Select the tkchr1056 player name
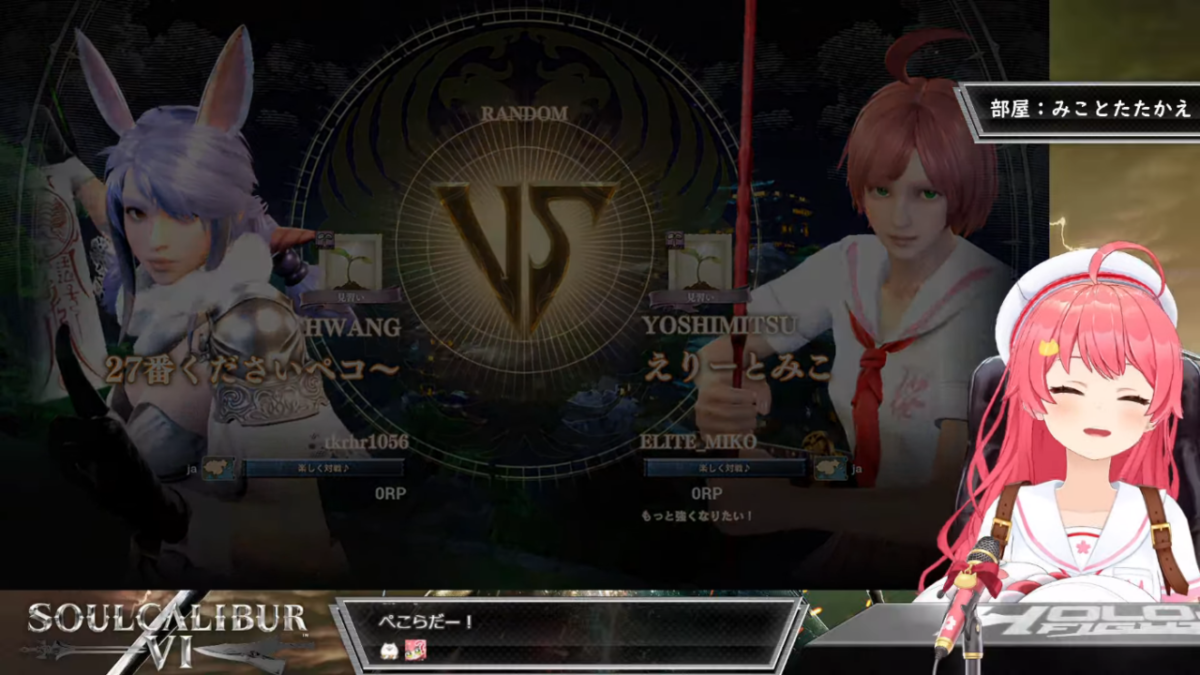Viewport: 1200px width, 675px height. pyautogui.click(x=364, y=442)
